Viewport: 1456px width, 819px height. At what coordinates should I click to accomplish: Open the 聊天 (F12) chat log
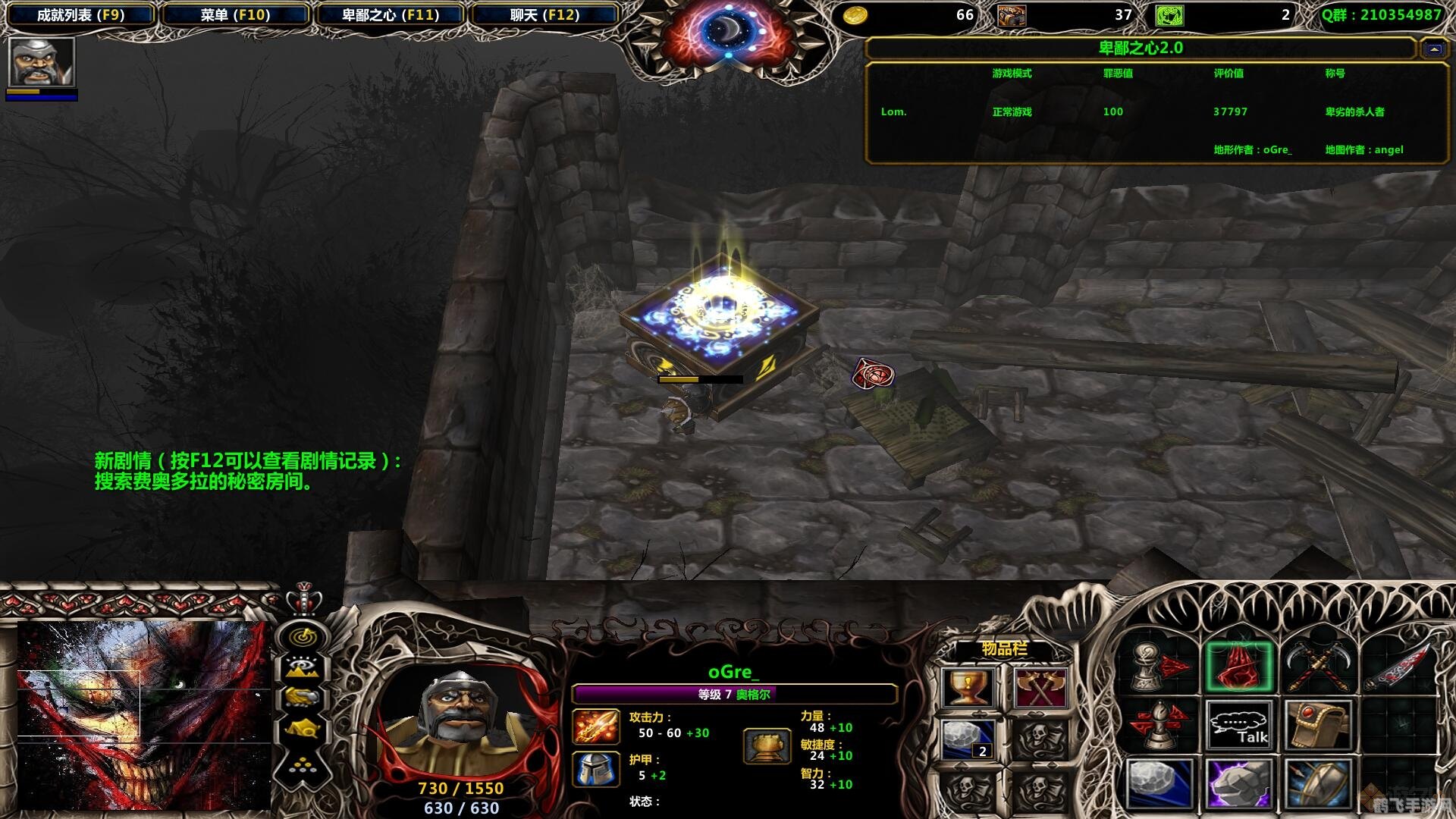tap(544, 15)
